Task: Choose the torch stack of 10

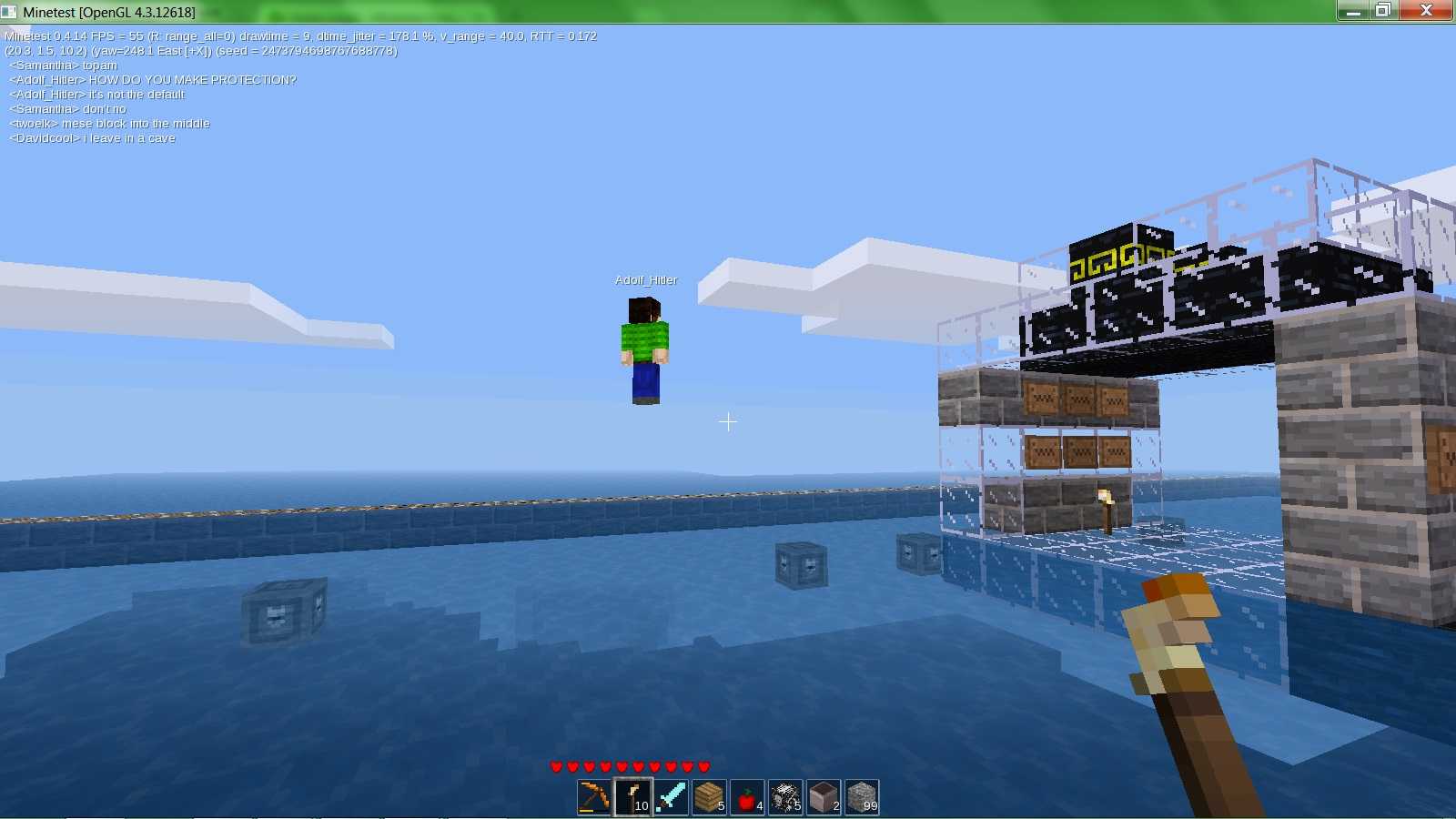Action: click(632, 797)
